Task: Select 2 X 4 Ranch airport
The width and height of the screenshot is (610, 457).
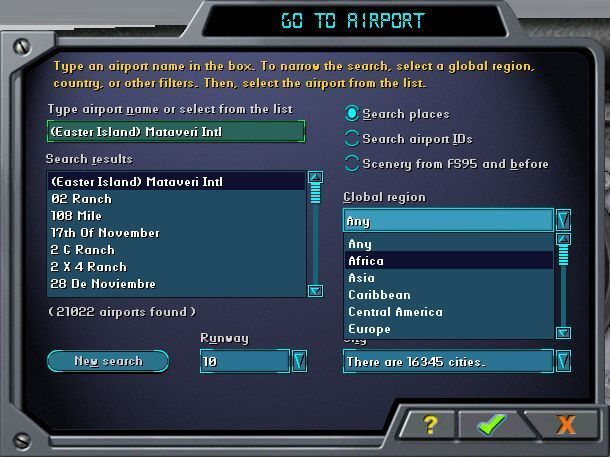Action: click(x=89, y=267)
